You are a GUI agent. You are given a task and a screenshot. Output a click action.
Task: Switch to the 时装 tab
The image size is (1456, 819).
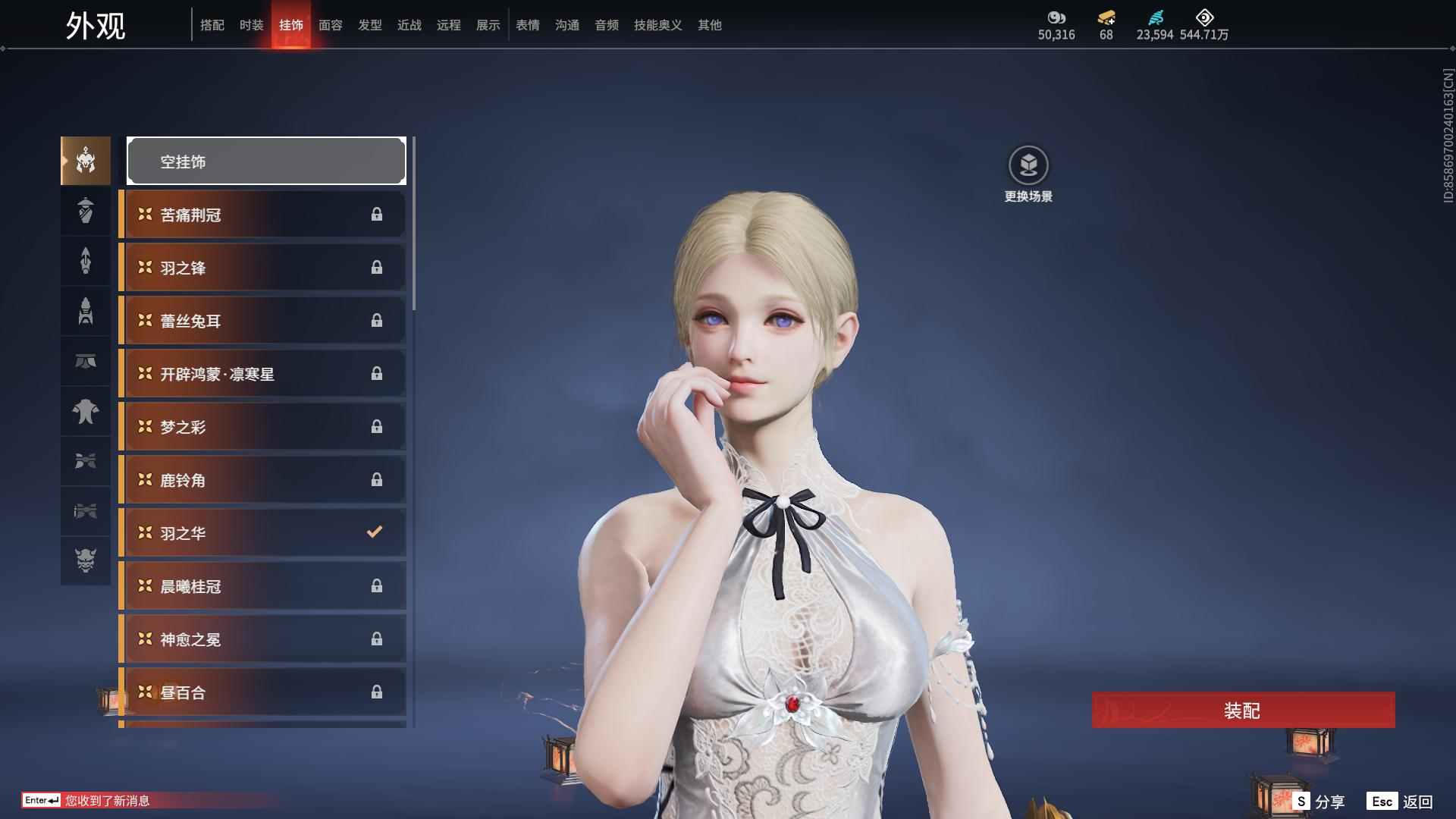pyautogui.click(x=251, y=25)
